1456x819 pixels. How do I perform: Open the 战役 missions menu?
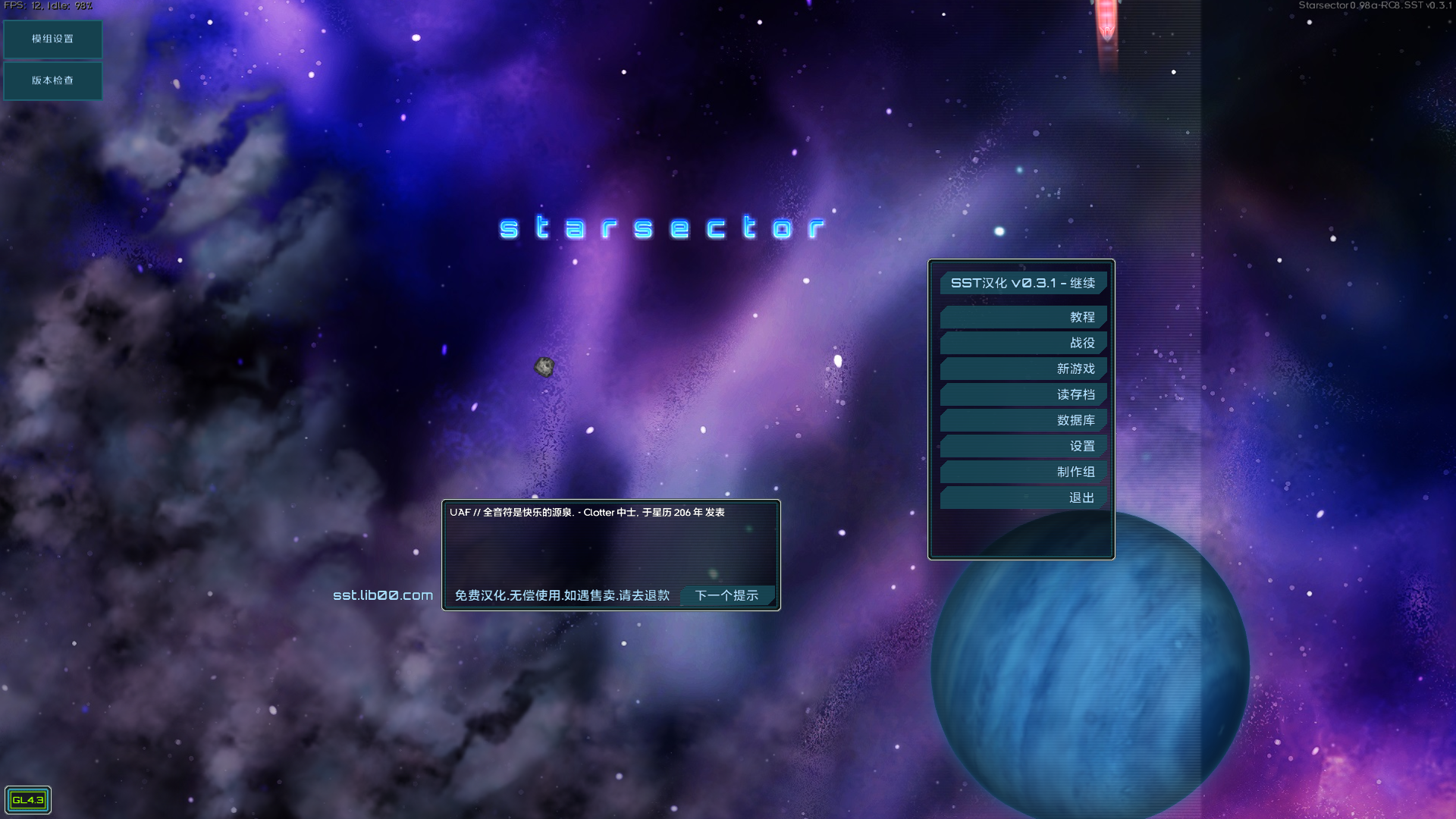click(x=1023, y=342)
